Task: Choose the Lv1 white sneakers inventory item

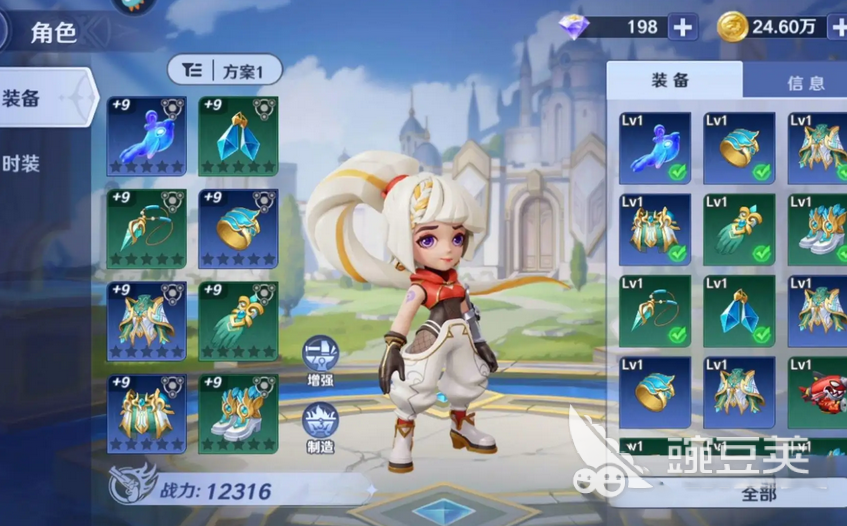Action: [x=817, y=229]
